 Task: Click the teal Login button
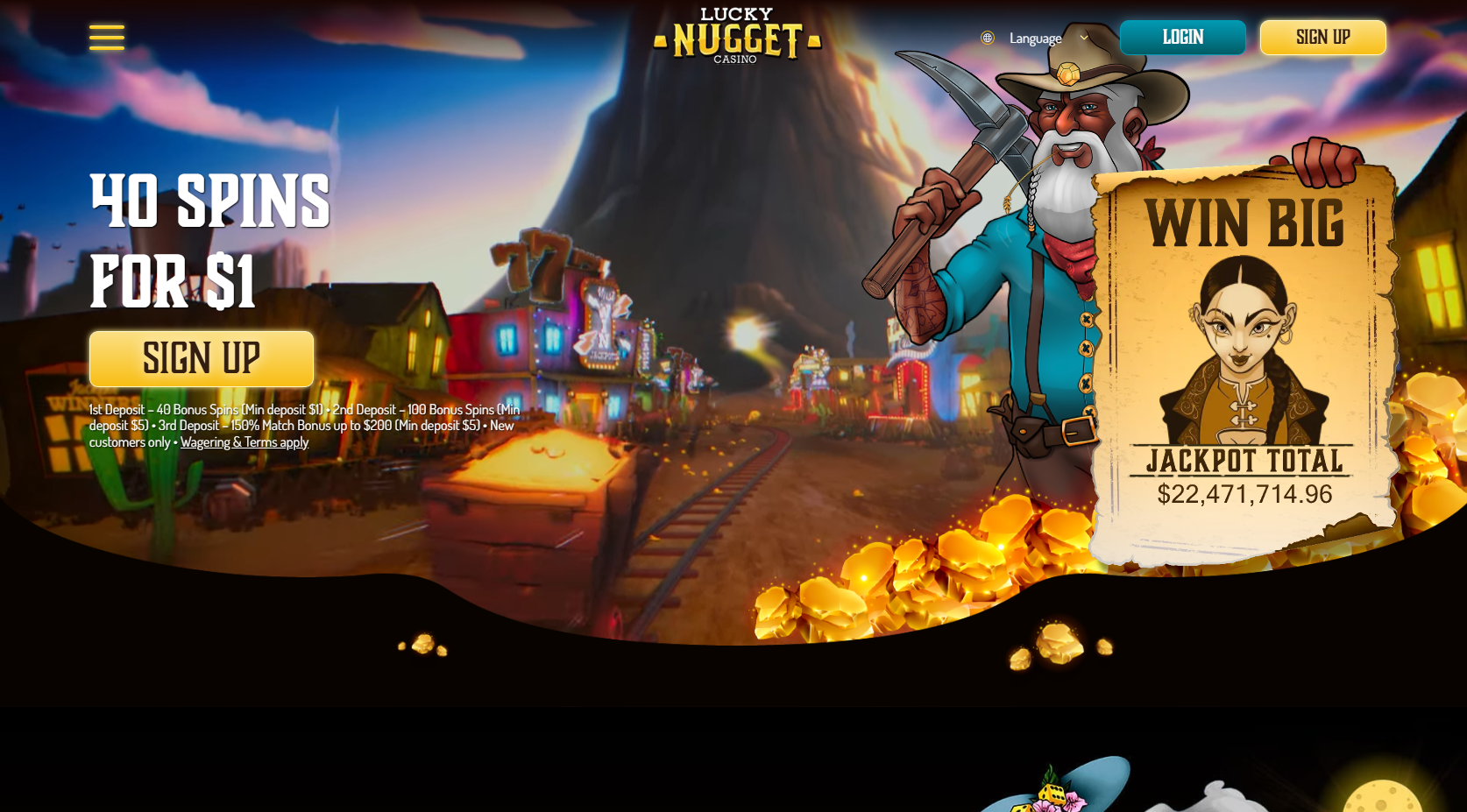click(x=1182, y=38)
